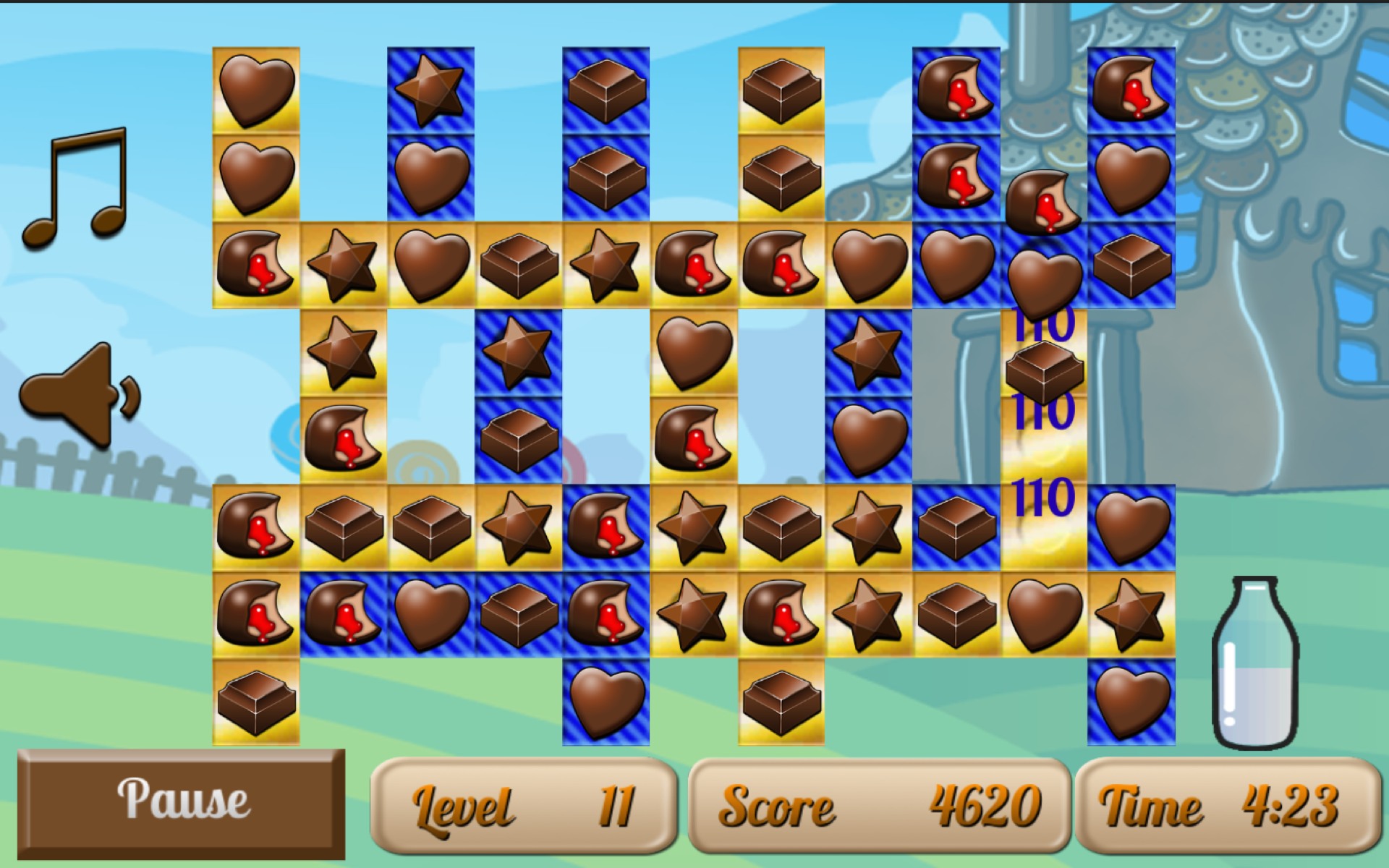Viewport: 1389px width, 868px height.
Task: Open the Level panel
Action: point(527,810)
